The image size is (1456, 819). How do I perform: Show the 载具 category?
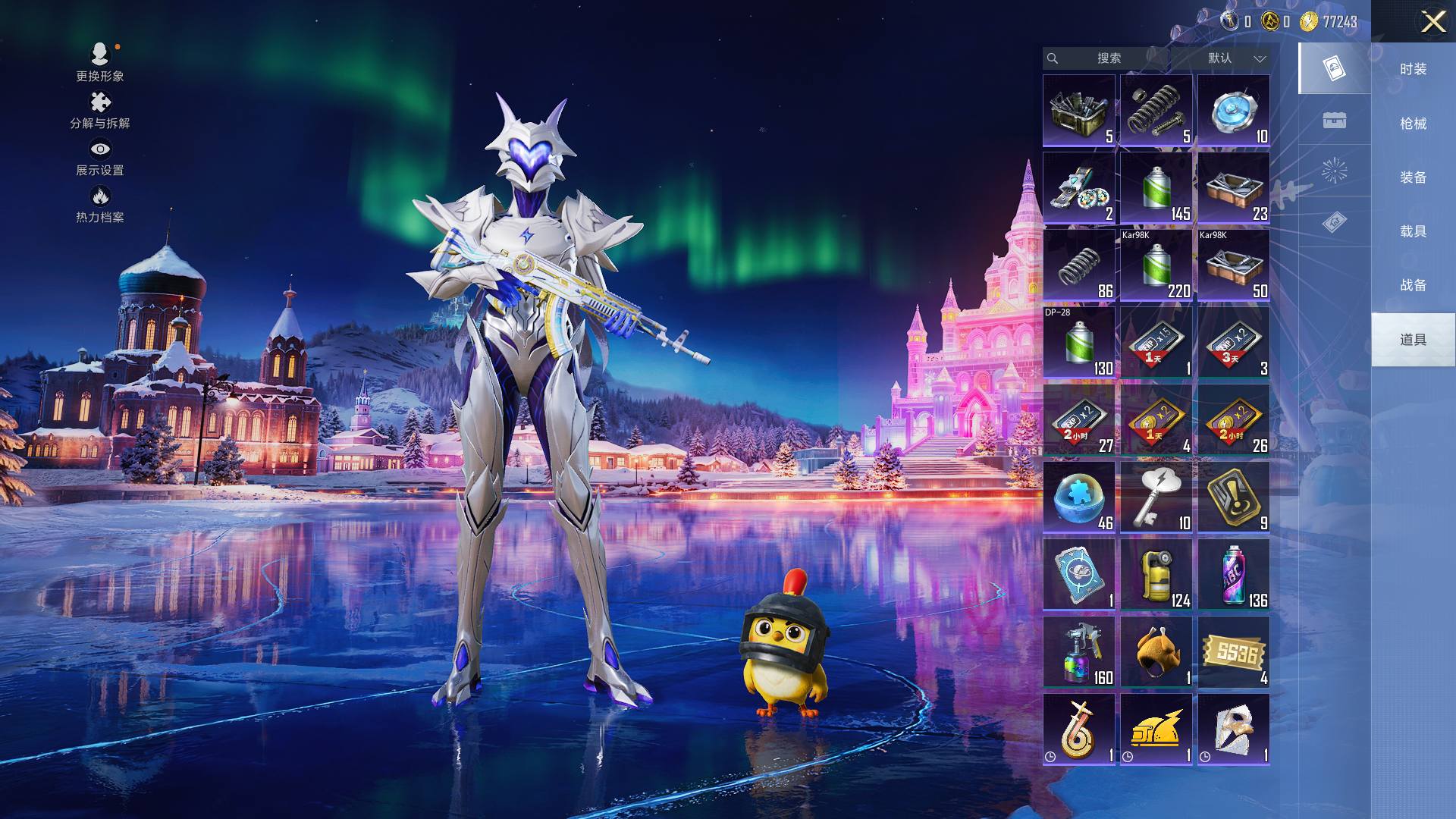pyautogui.click(x=1412, y=231)
